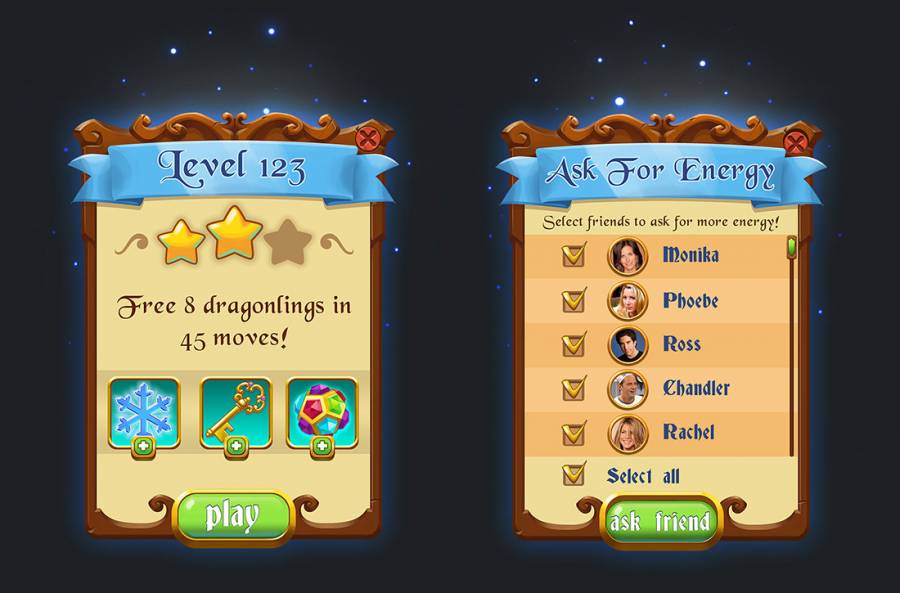
Task: Toggle the checkbox next to Monika
Action: (x=574, y=255)
